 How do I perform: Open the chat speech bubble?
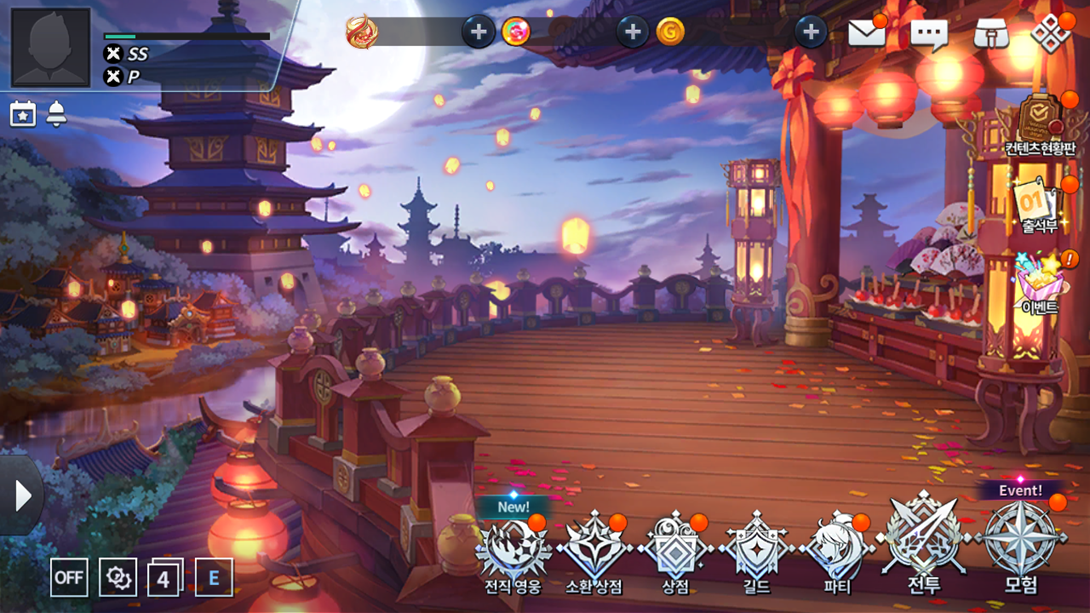928,35
